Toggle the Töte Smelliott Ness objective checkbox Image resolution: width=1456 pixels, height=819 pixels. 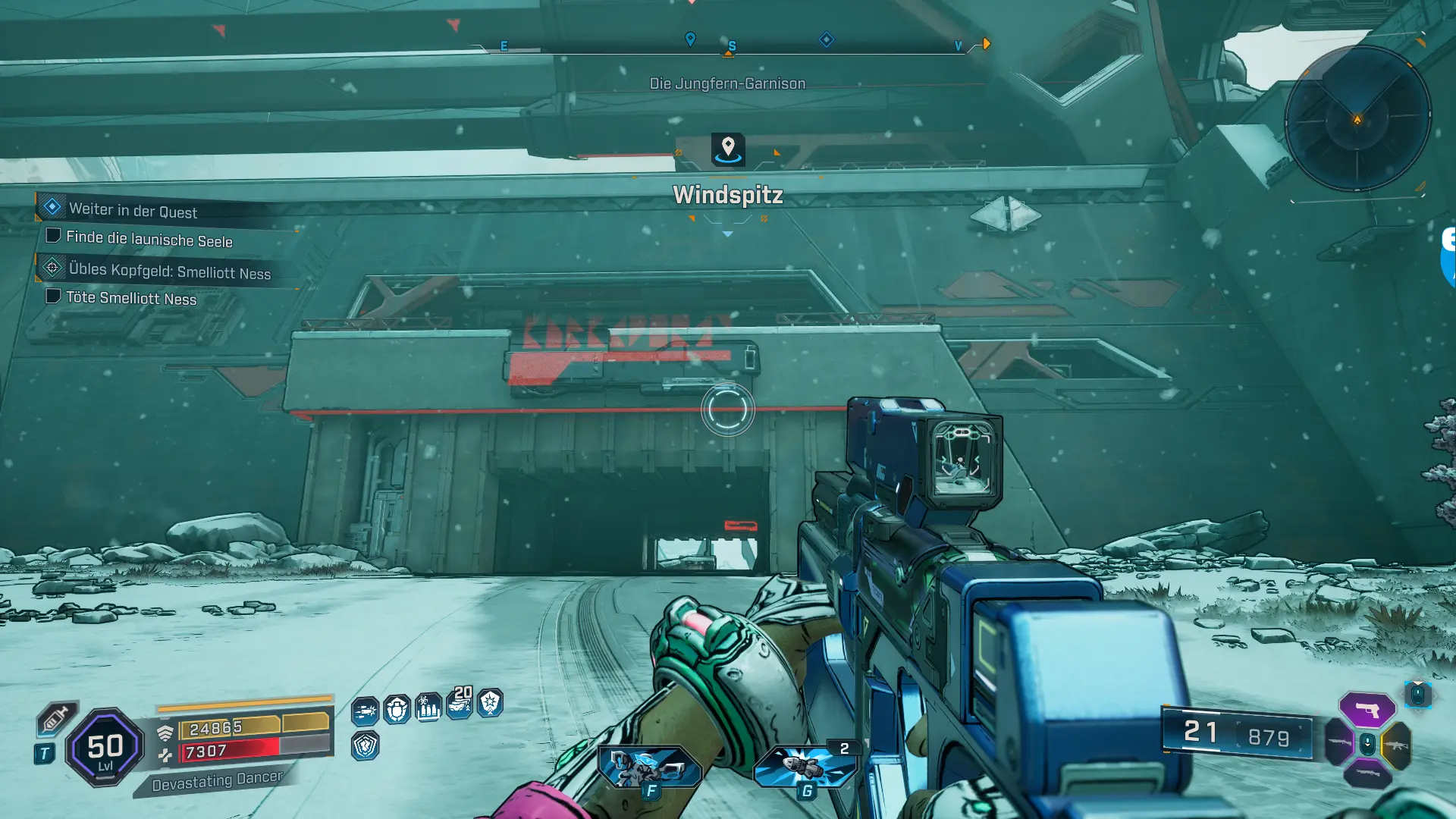click(53, 296)
